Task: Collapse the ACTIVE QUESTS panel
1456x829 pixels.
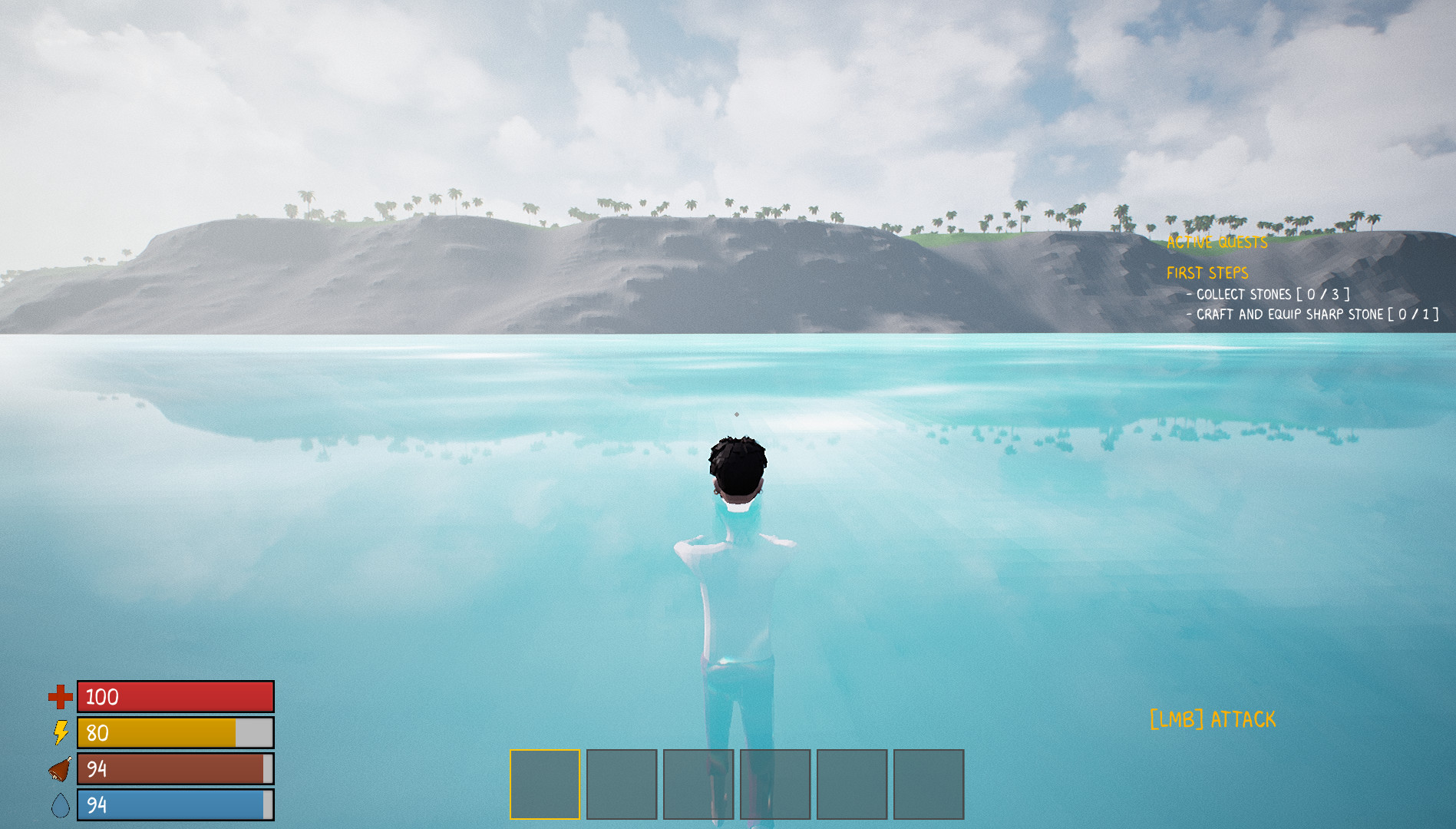Action: (x=1217, y=243)
